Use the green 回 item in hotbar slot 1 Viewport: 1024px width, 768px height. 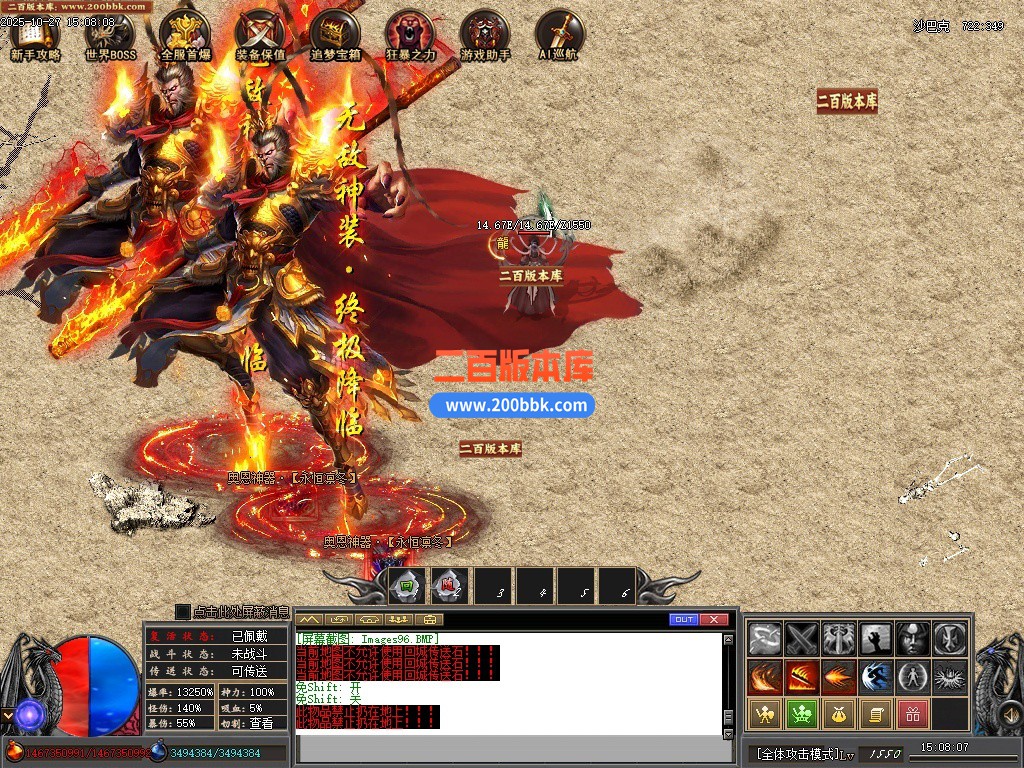(x=407, y=586)
